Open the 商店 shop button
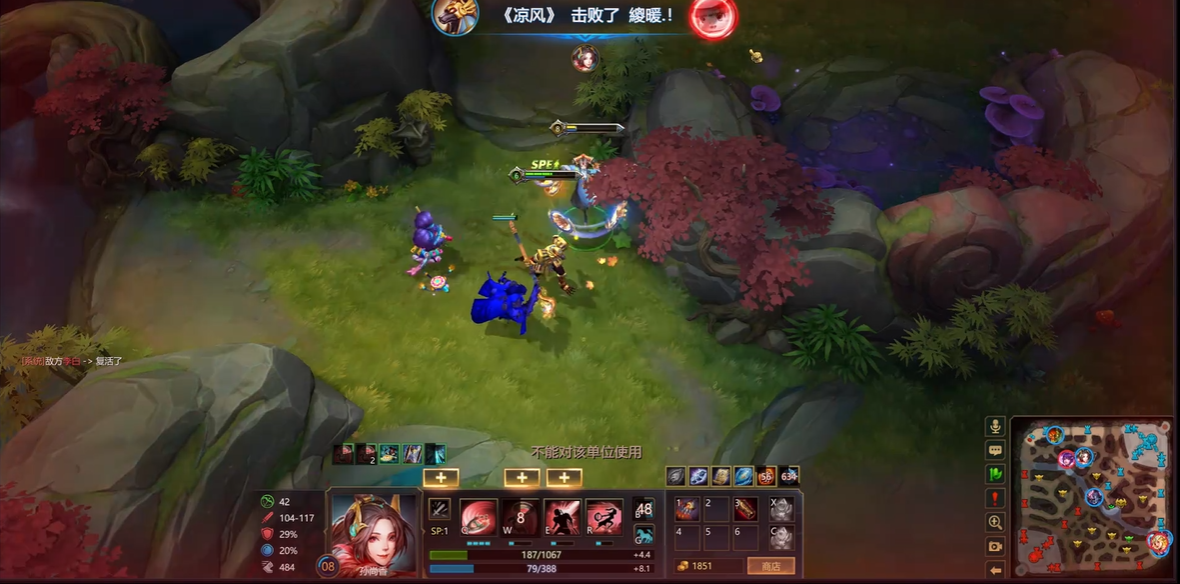This screenshot has width=1180, height=584. coord(770,566)
